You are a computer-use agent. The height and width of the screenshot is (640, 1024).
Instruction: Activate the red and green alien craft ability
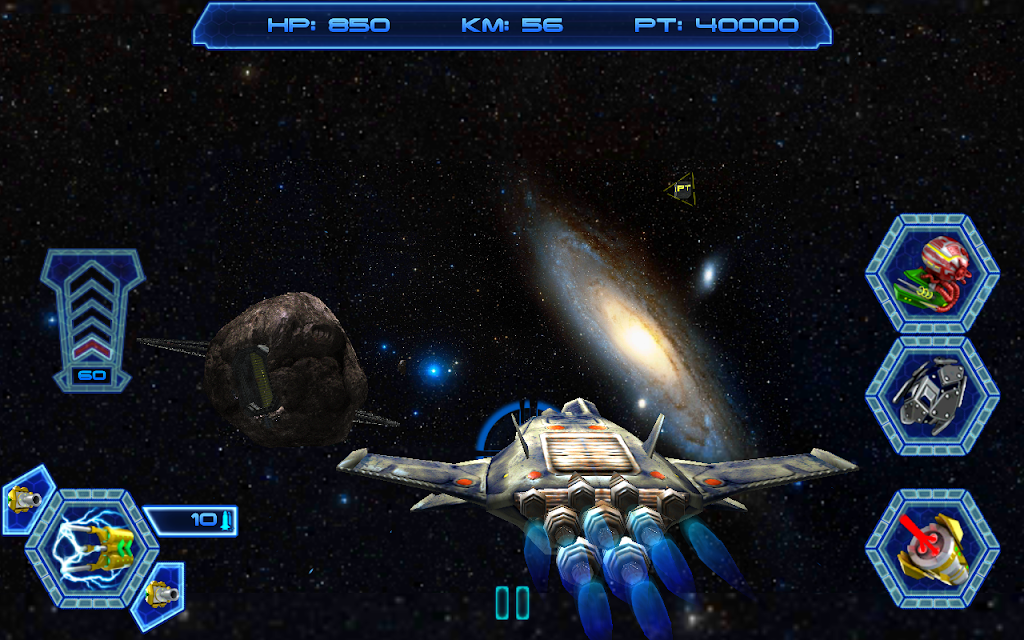click(932, 273)
